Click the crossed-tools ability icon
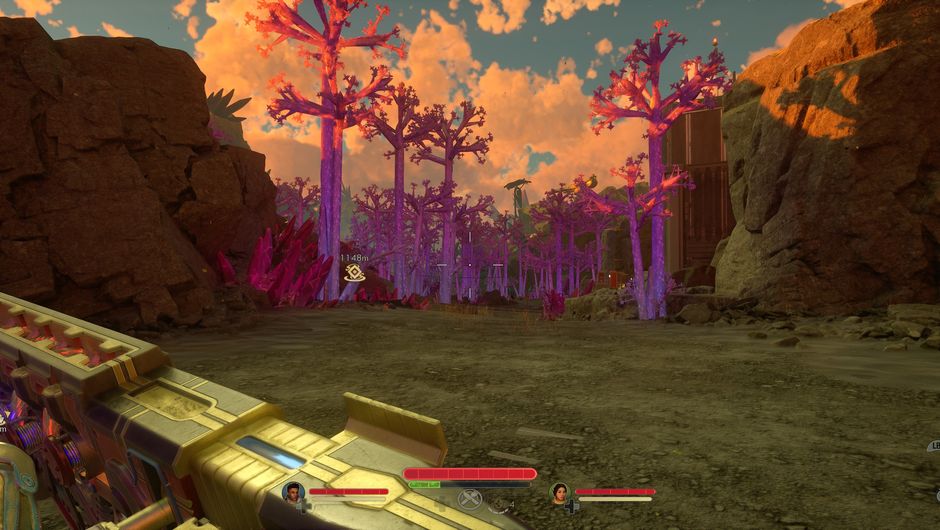 coord(469,498)
